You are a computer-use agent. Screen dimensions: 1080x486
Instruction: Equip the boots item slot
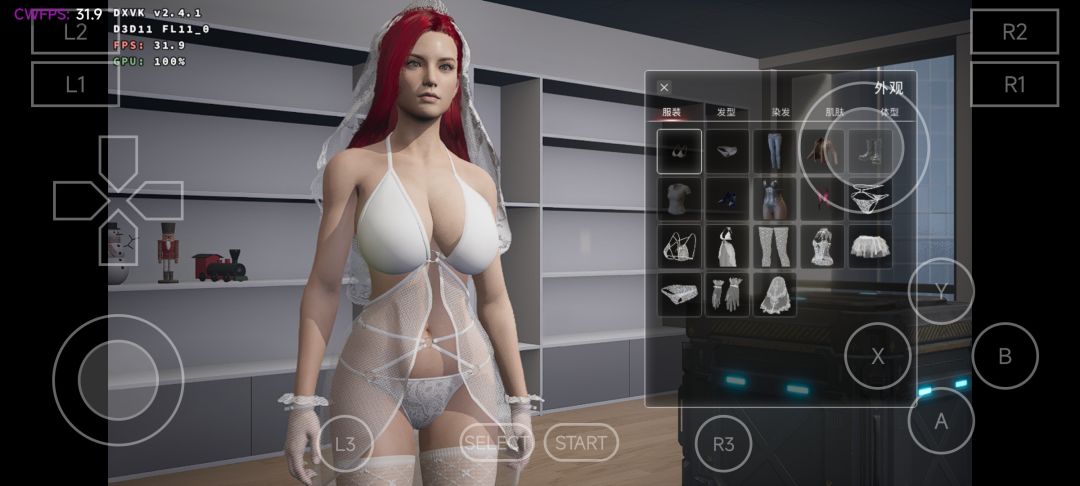pos(870,151)
